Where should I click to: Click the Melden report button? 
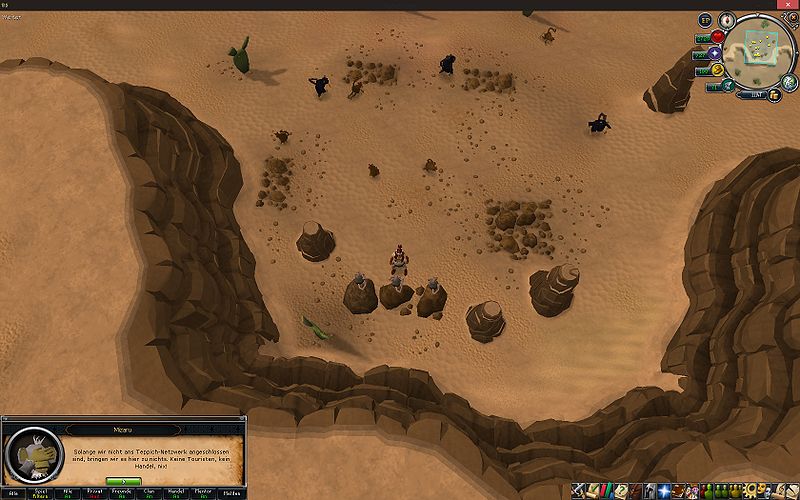(x=234, y=493)
